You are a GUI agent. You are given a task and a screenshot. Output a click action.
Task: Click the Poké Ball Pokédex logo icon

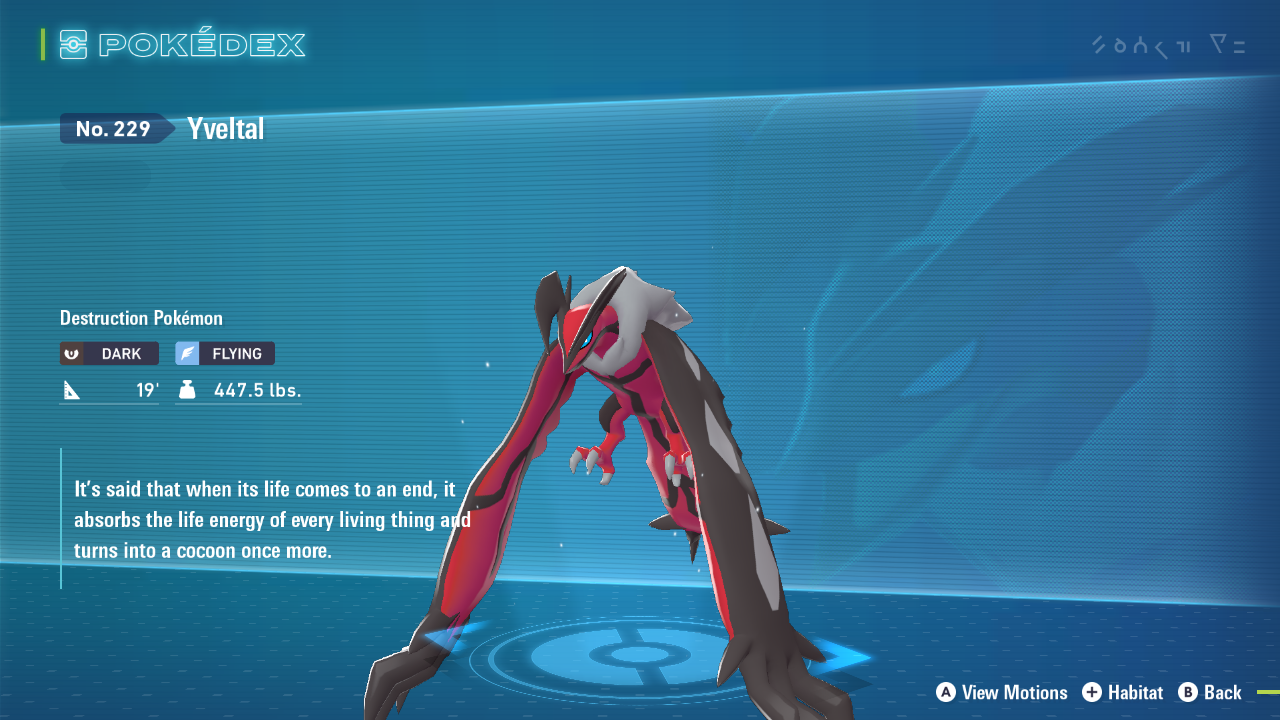click(72, 44)
